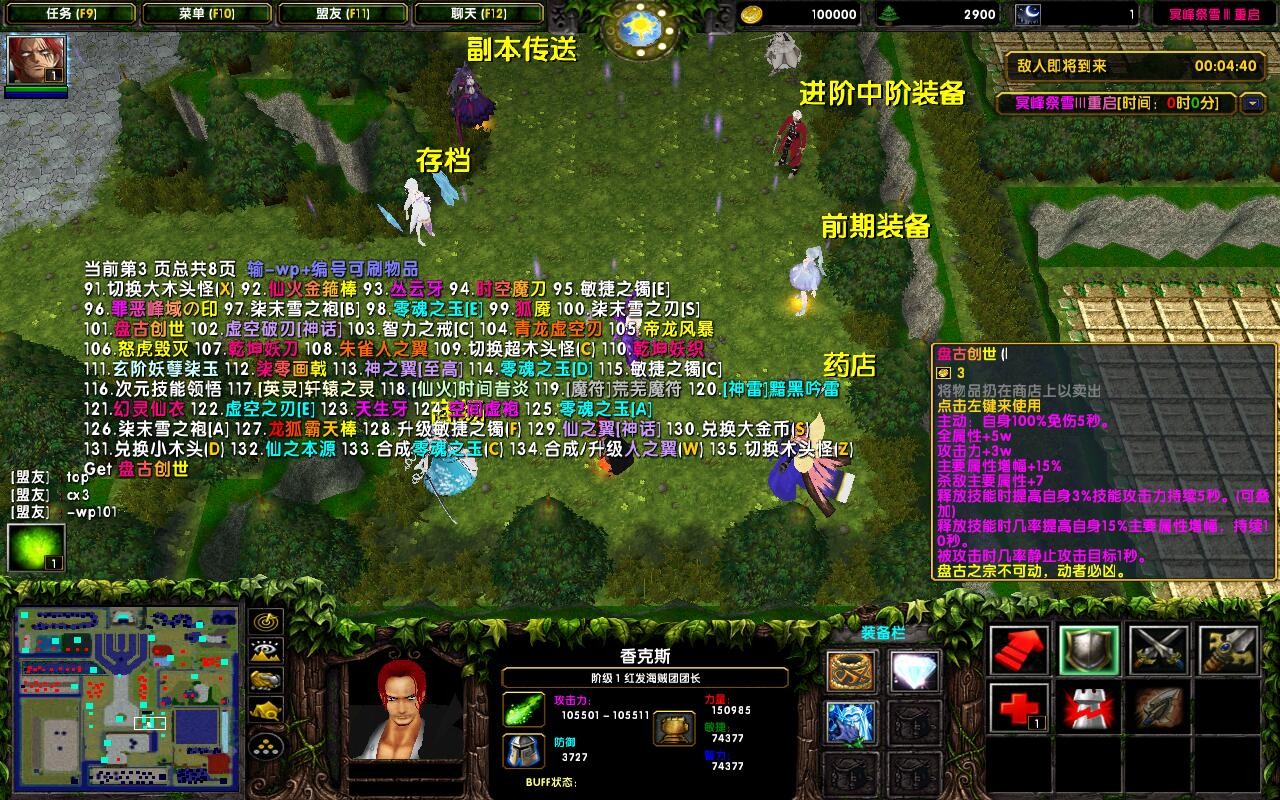This screenshot has height=800, width=1280.
Task: Open the golden ring equipment slot
Action: click(850, 670)
